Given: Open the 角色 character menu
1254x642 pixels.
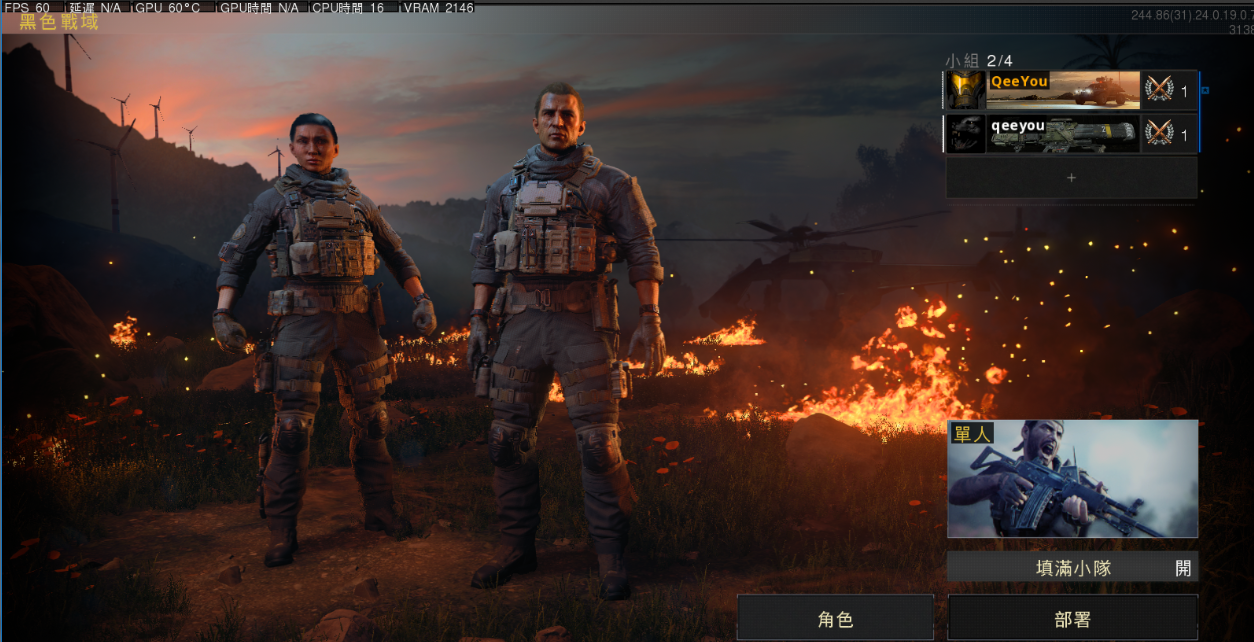Looking at the screenshot, I should (835, 619).
